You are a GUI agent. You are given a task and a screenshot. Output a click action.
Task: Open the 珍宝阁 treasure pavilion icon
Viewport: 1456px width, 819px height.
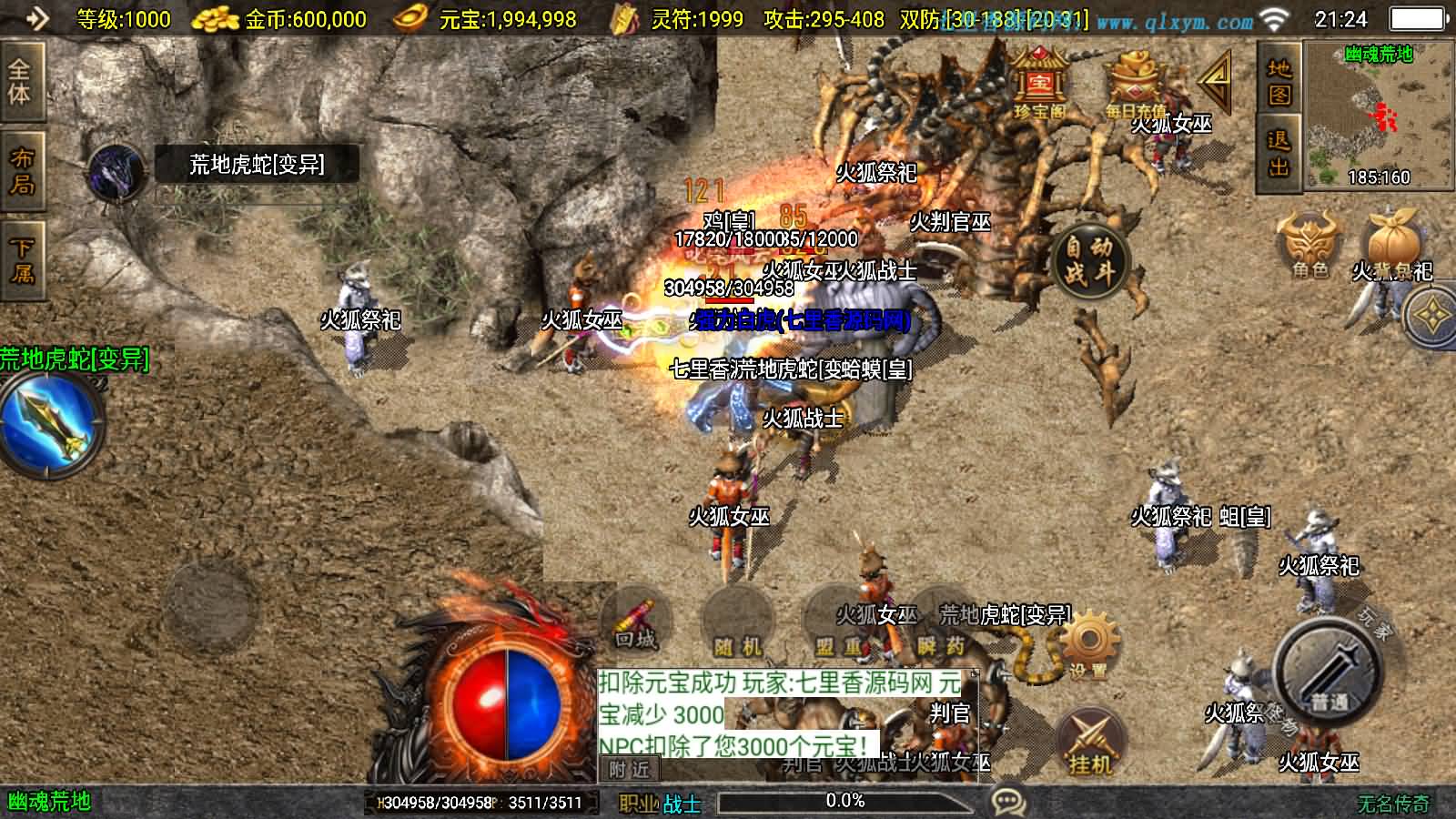coord(1041,82)
